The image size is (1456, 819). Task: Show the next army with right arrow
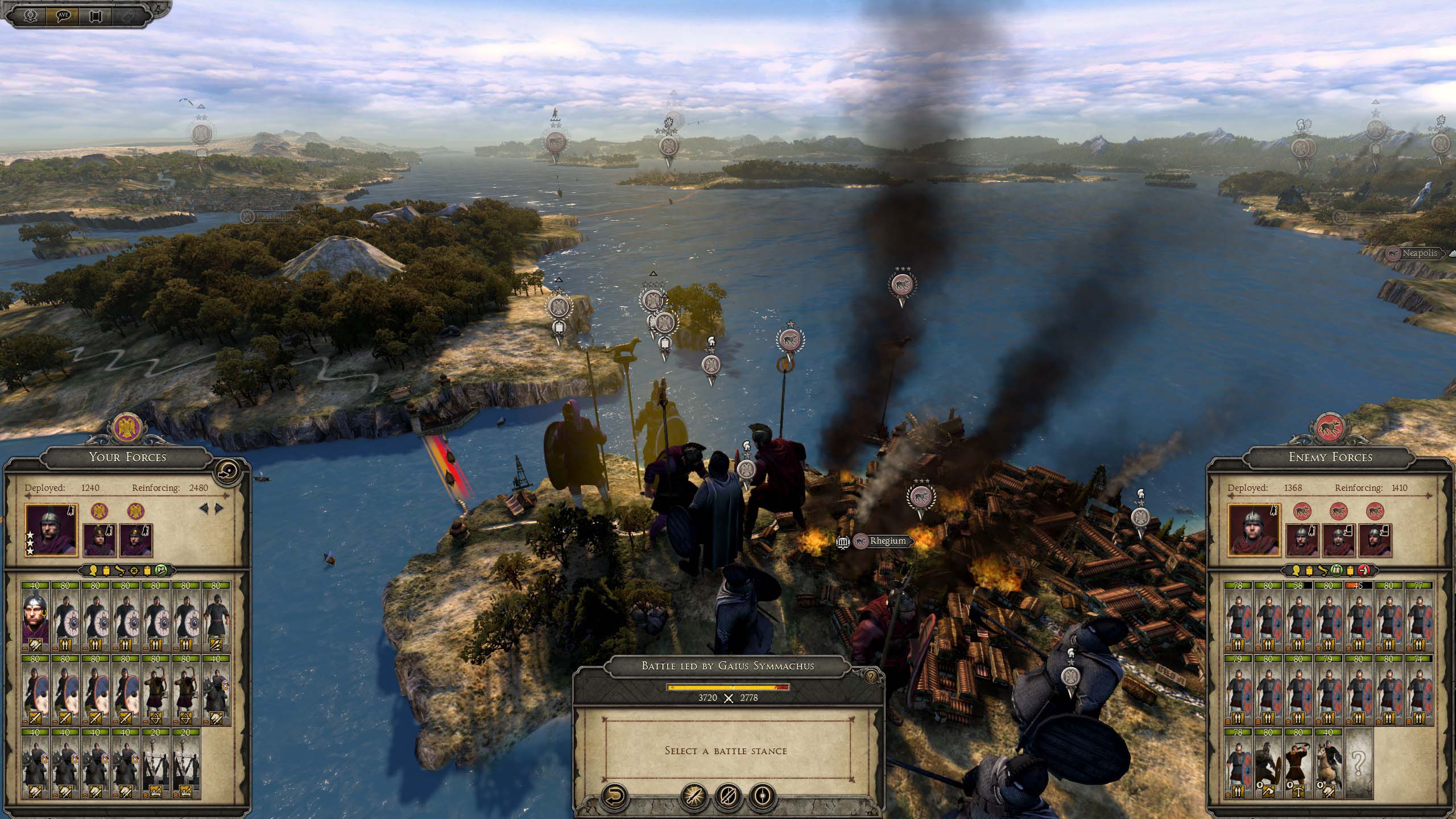click(220, 508)
